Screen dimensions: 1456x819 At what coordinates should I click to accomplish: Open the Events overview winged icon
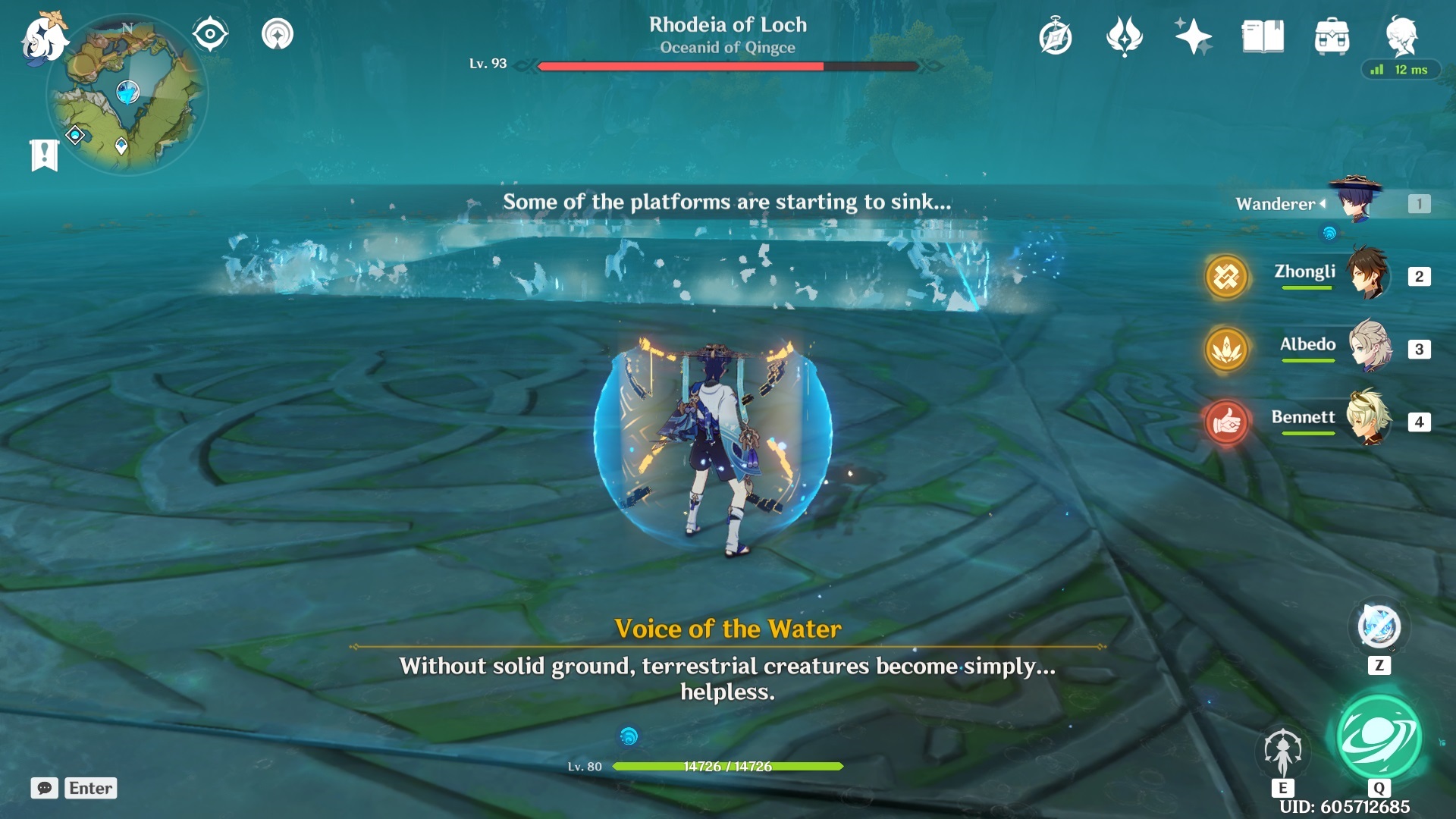(1124, 35)
